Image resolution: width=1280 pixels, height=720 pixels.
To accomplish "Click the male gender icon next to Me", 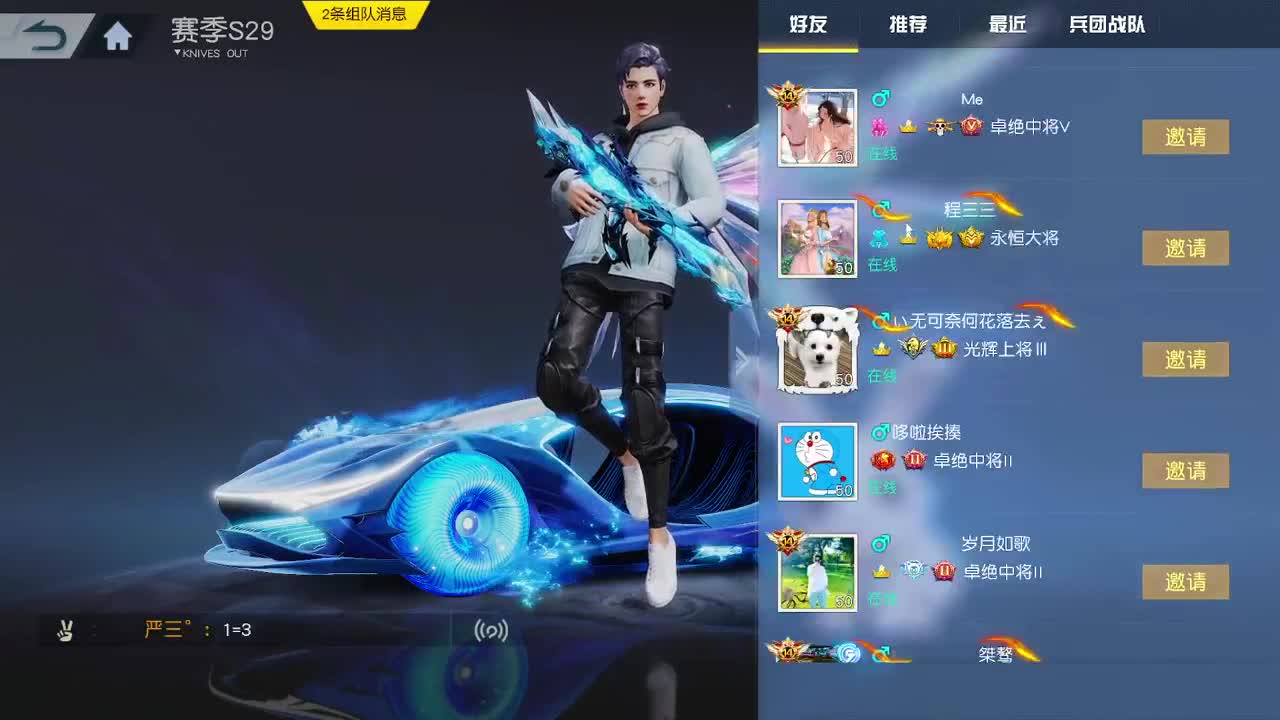I will pos(880,97).
